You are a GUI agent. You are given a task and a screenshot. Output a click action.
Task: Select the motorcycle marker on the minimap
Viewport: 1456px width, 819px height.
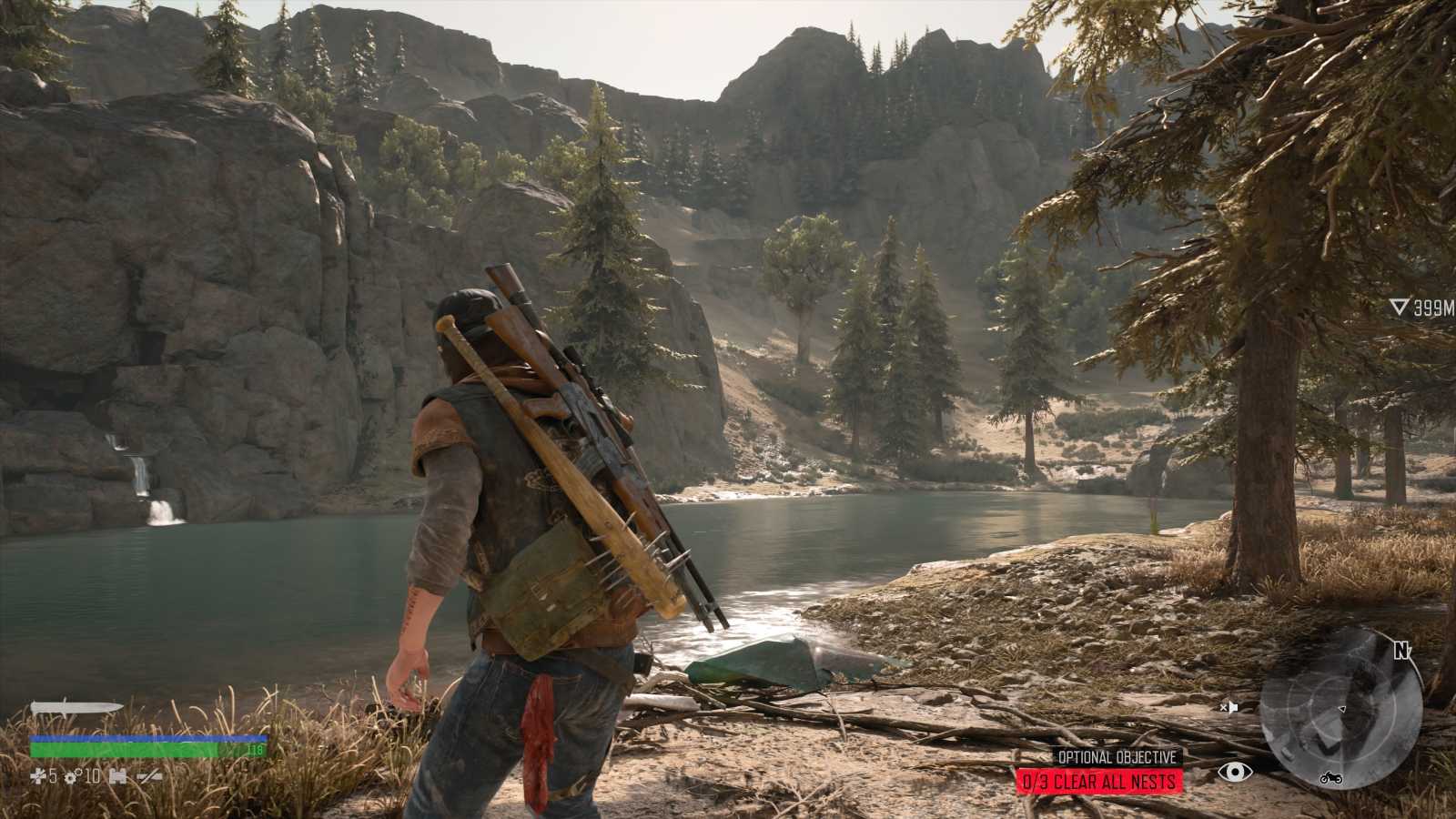point(1330,778)
